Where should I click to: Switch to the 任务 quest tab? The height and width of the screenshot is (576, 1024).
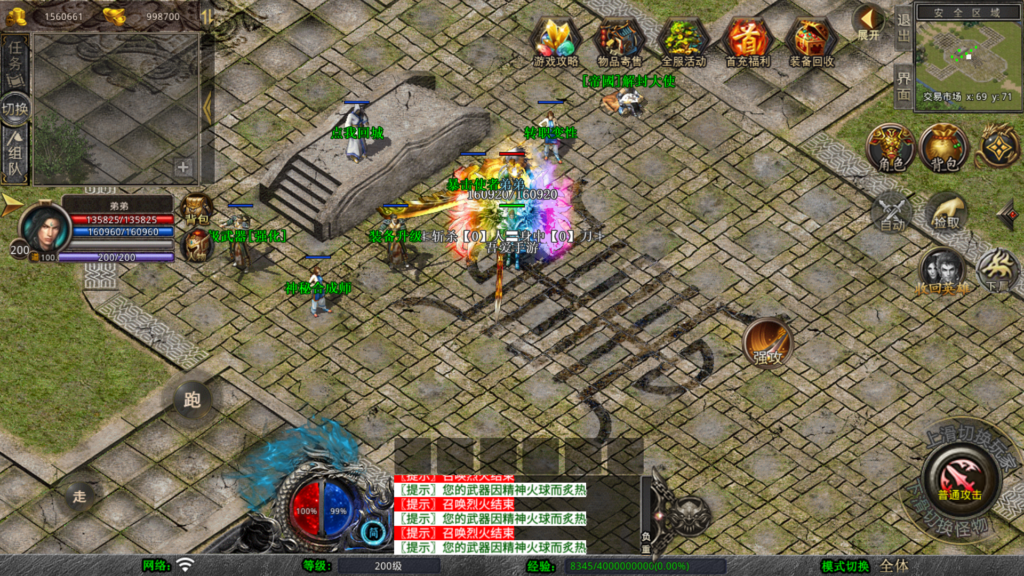(16, 58)
